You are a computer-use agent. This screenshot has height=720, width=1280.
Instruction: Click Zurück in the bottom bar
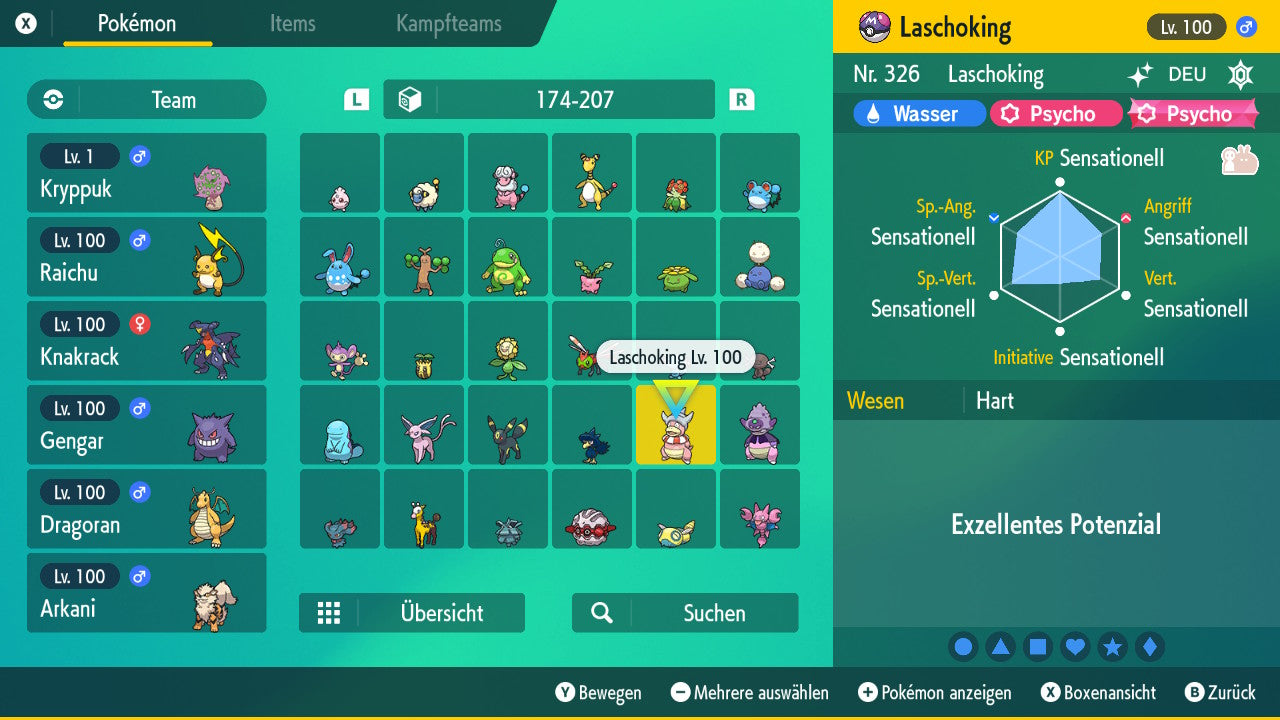1227,692
